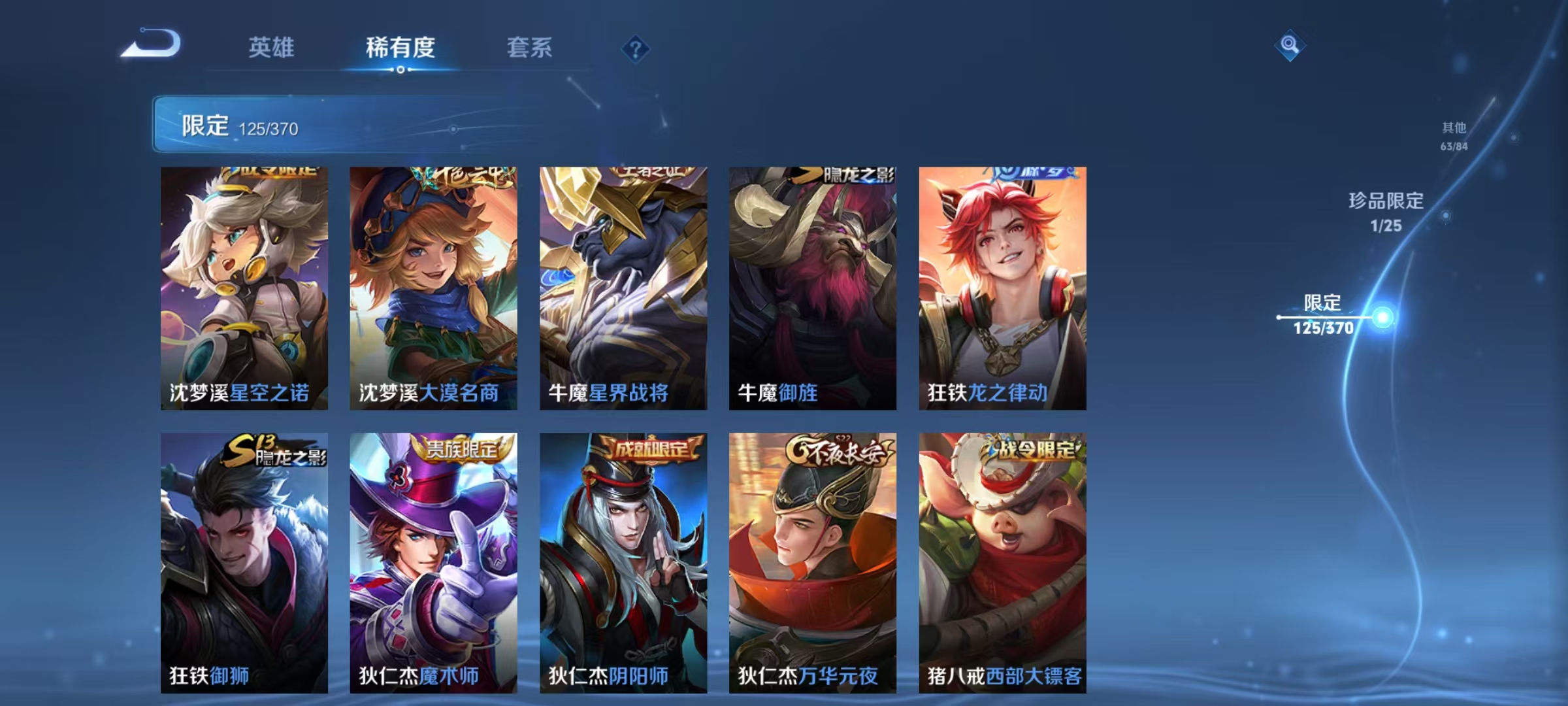This screenshot has height=706, width=1568.
Task: Click the question mark help icon
Action: click(x=637, y=48)
